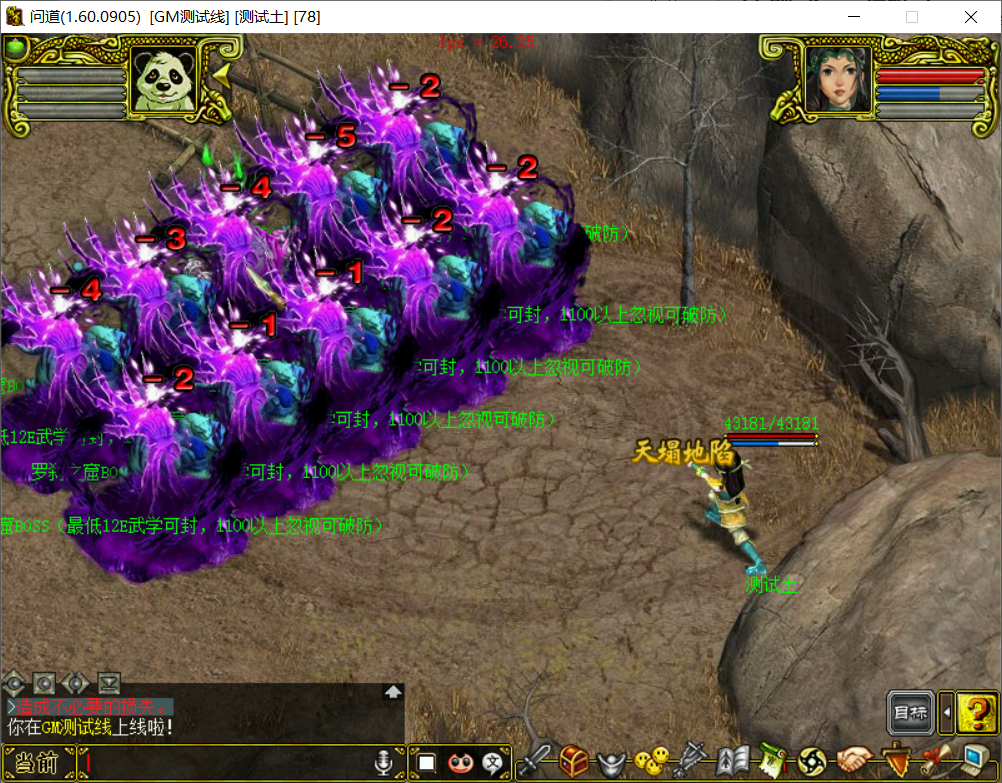Open the red face emoticon picker
This screenshot has width=1002, height=783.
coord(460,763)
